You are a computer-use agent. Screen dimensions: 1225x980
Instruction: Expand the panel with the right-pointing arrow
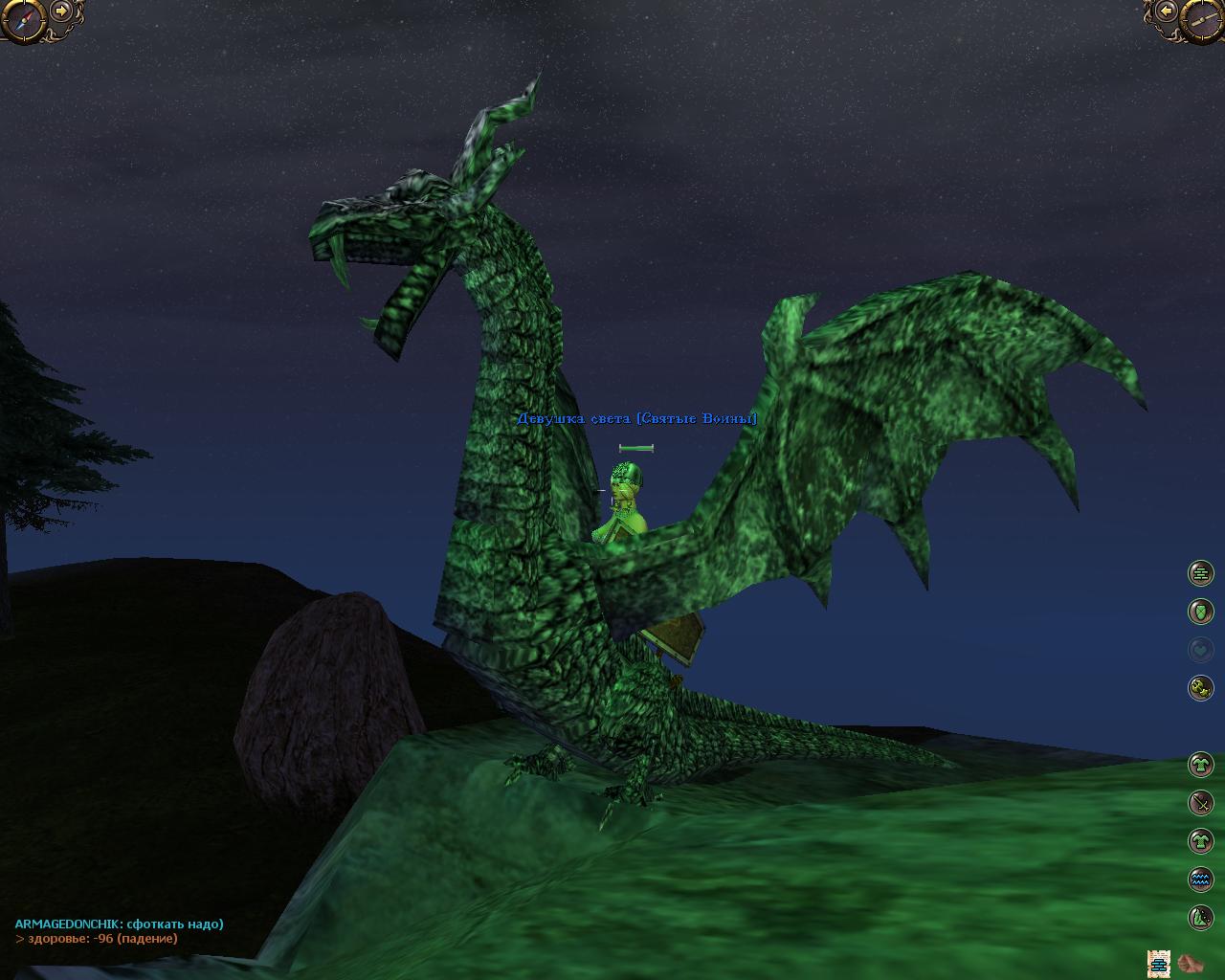click(62, 11)
